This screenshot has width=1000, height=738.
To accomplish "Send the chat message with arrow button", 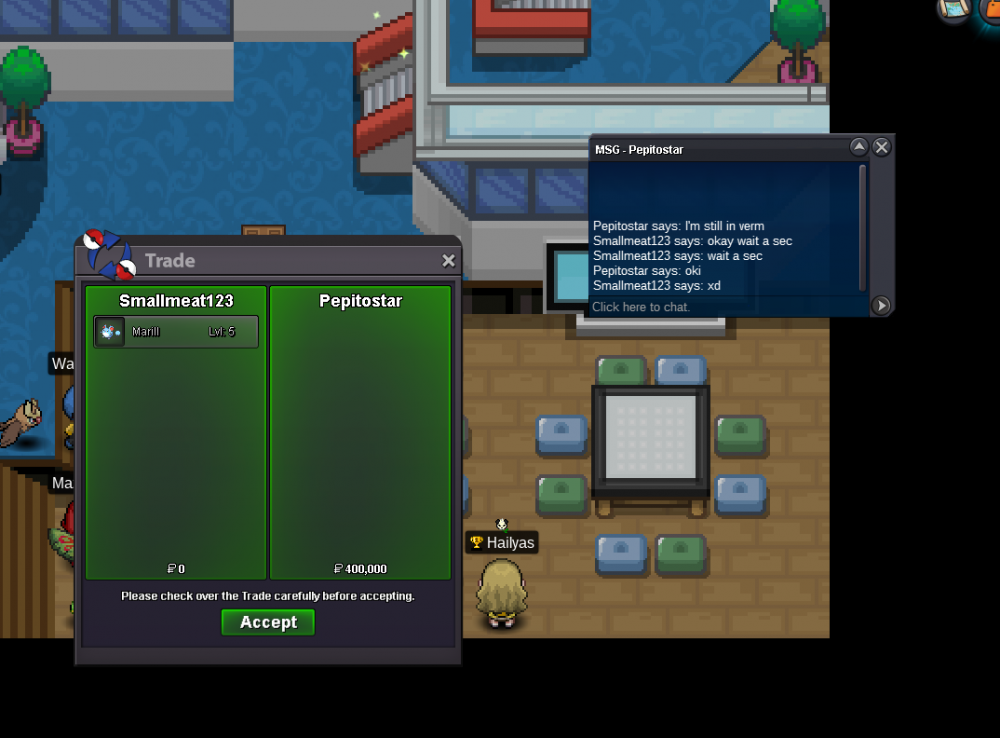I will tap(881, 306).
